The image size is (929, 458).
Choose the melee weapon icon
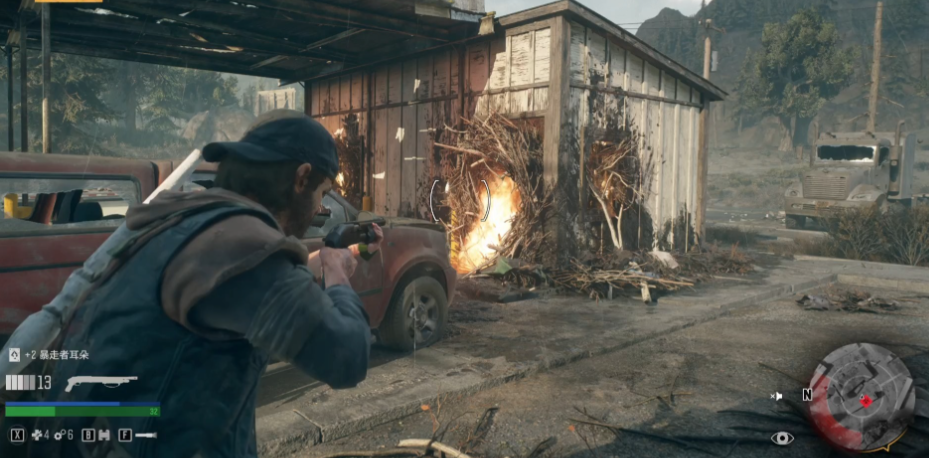point(146,435)
